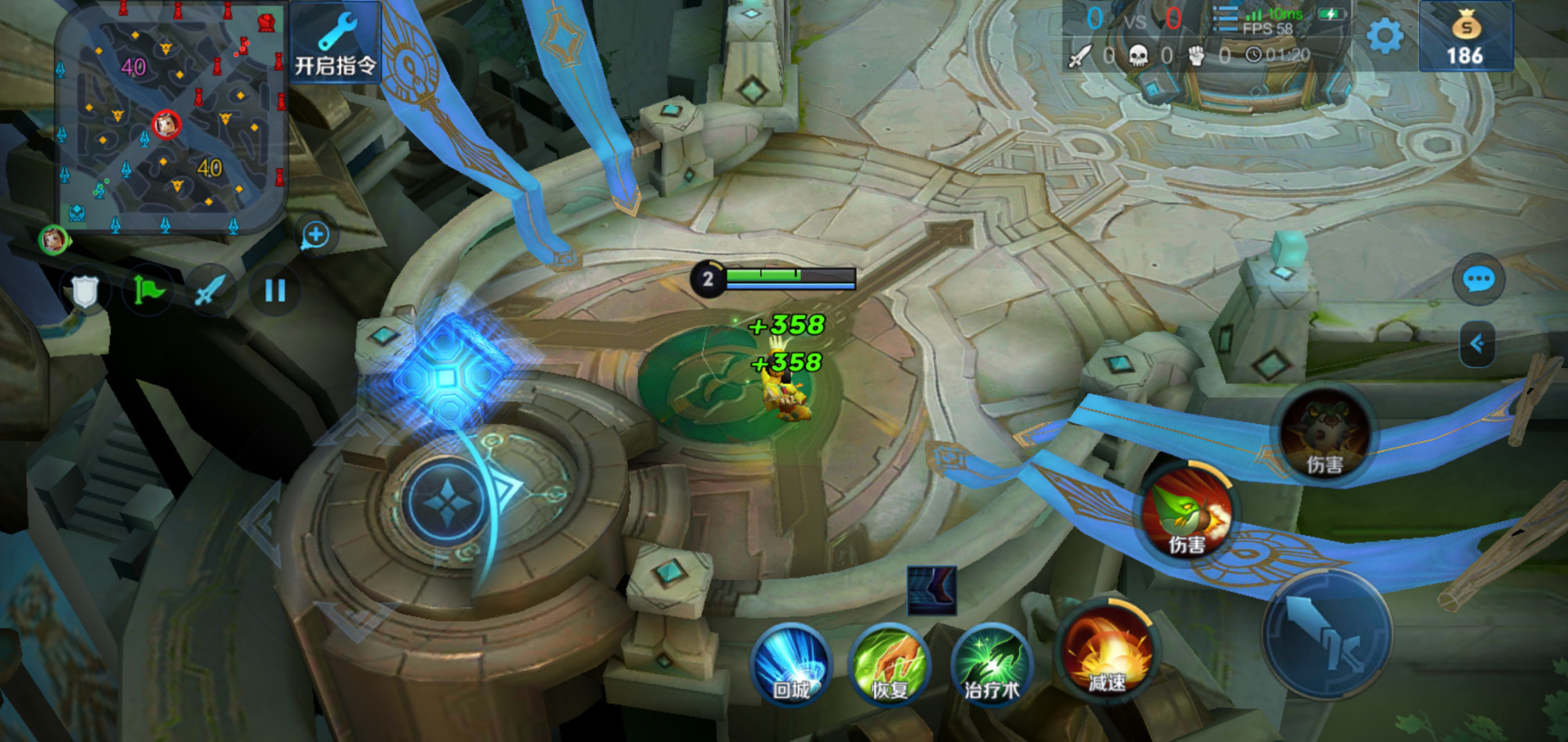Hit the basic attack button
Viewport: 1568px width, 742px height.
(x=1327, y=635)
